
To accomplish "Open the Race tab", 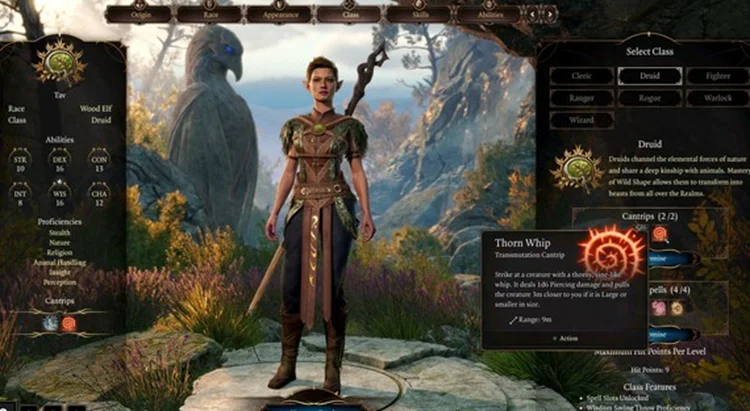I will 208,15.
